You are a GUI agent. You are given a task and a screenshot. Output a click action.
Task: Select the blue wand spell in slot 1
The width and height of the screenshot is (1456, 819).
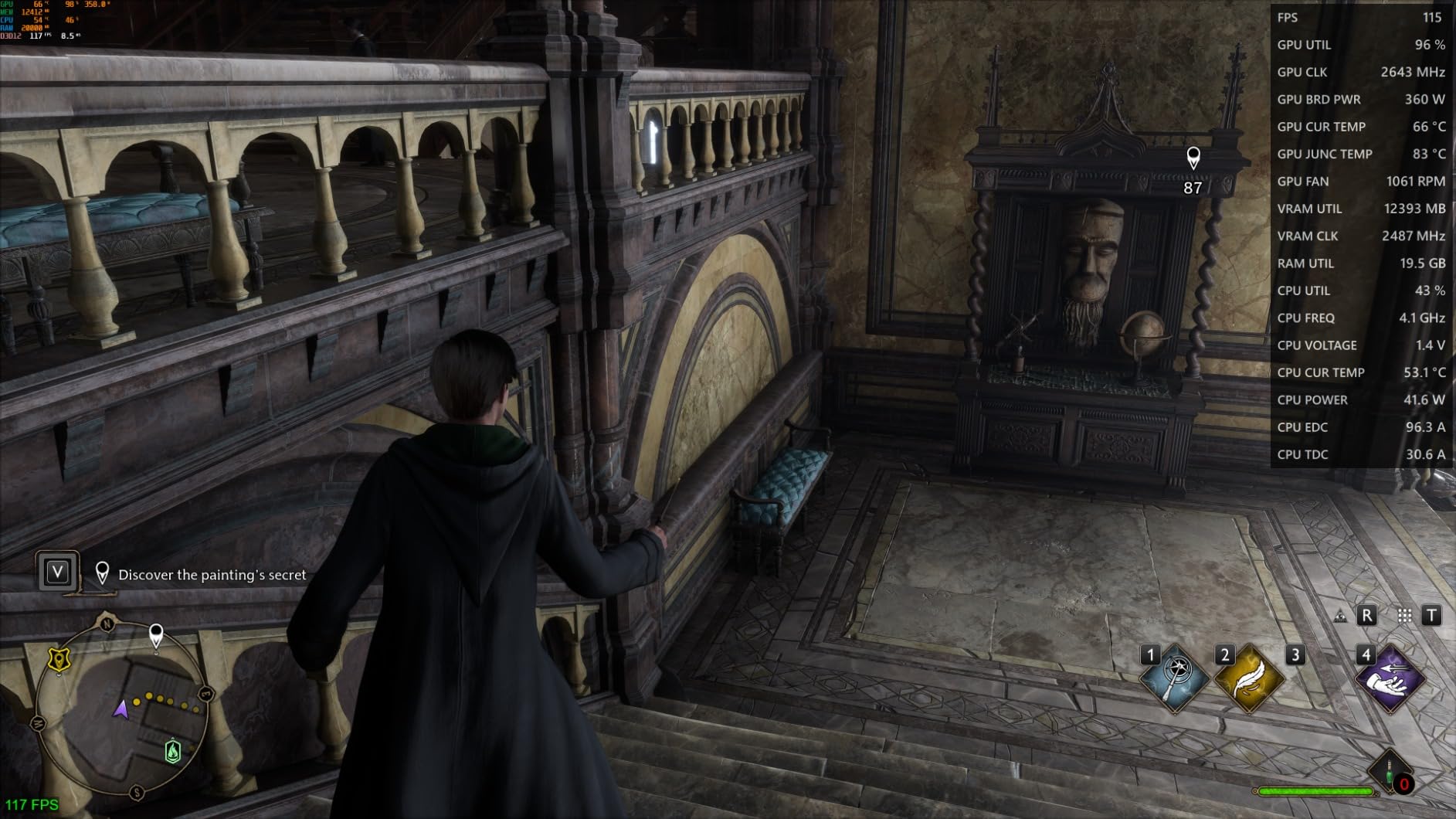click(x=1175, y=678)
